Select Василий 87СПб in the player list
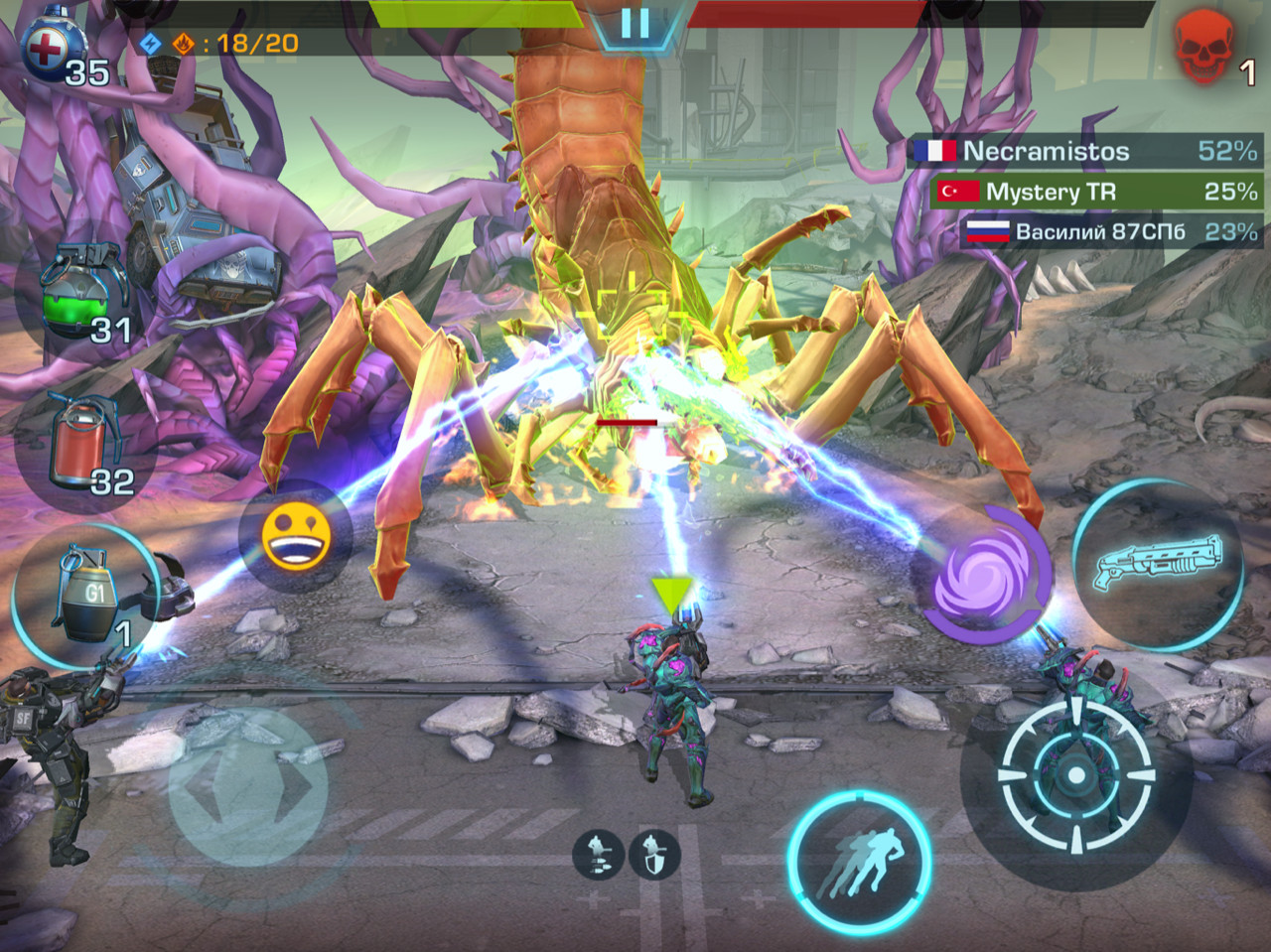The image size is (1271, 952). pos(1110,232)
